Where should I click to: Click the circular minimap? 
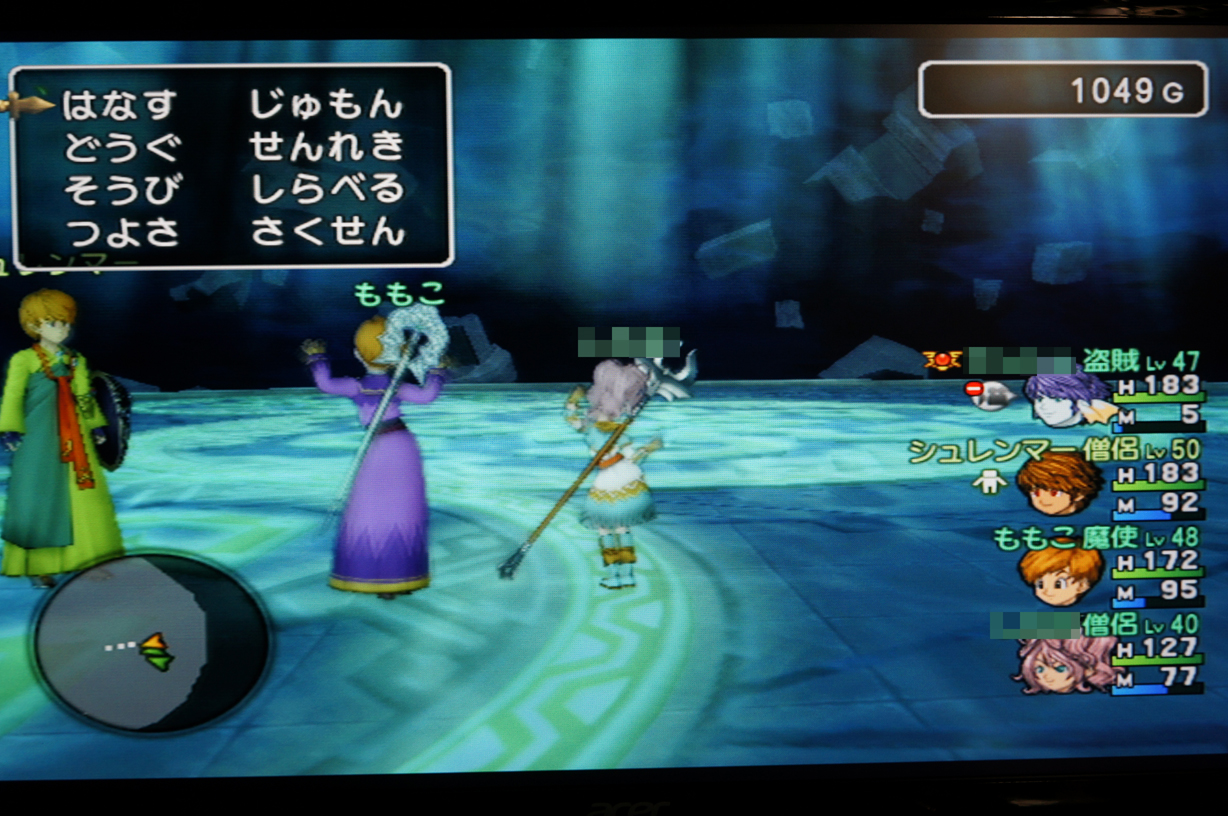(151, 643)
